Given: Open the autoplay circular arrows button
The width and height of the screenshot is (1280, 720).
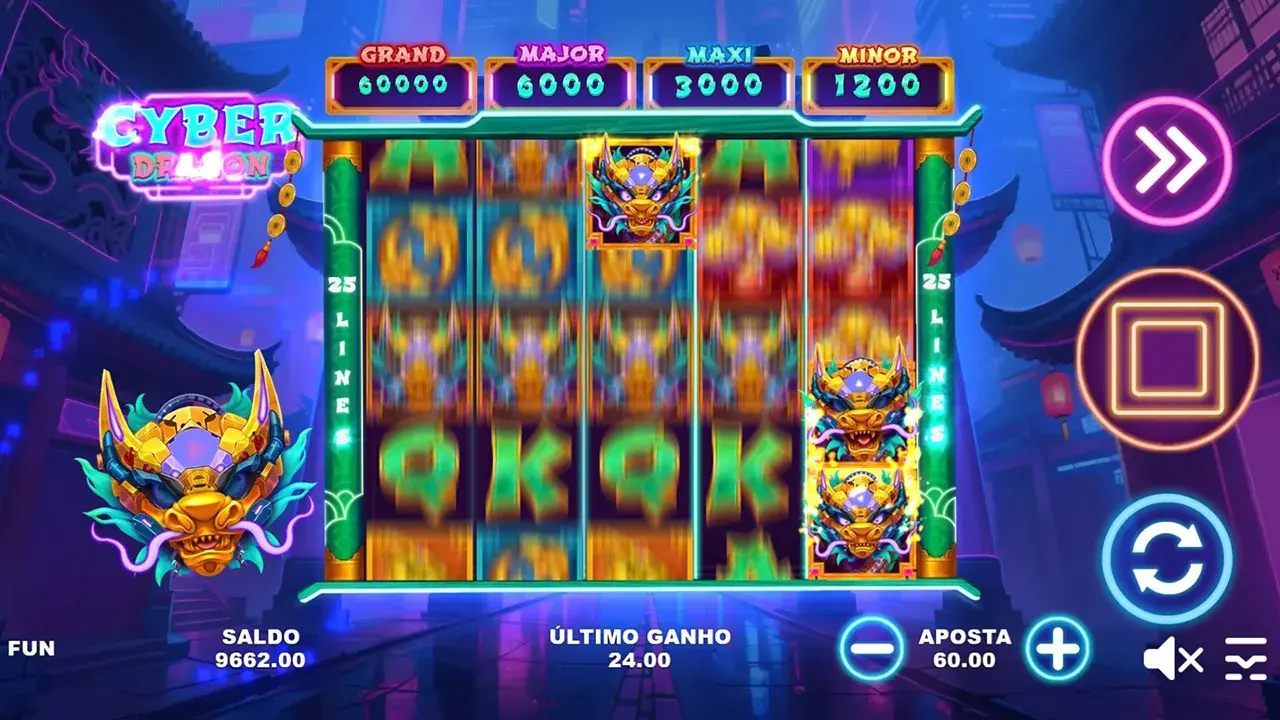Looking at the screenshot, I should click(1167, 559).
